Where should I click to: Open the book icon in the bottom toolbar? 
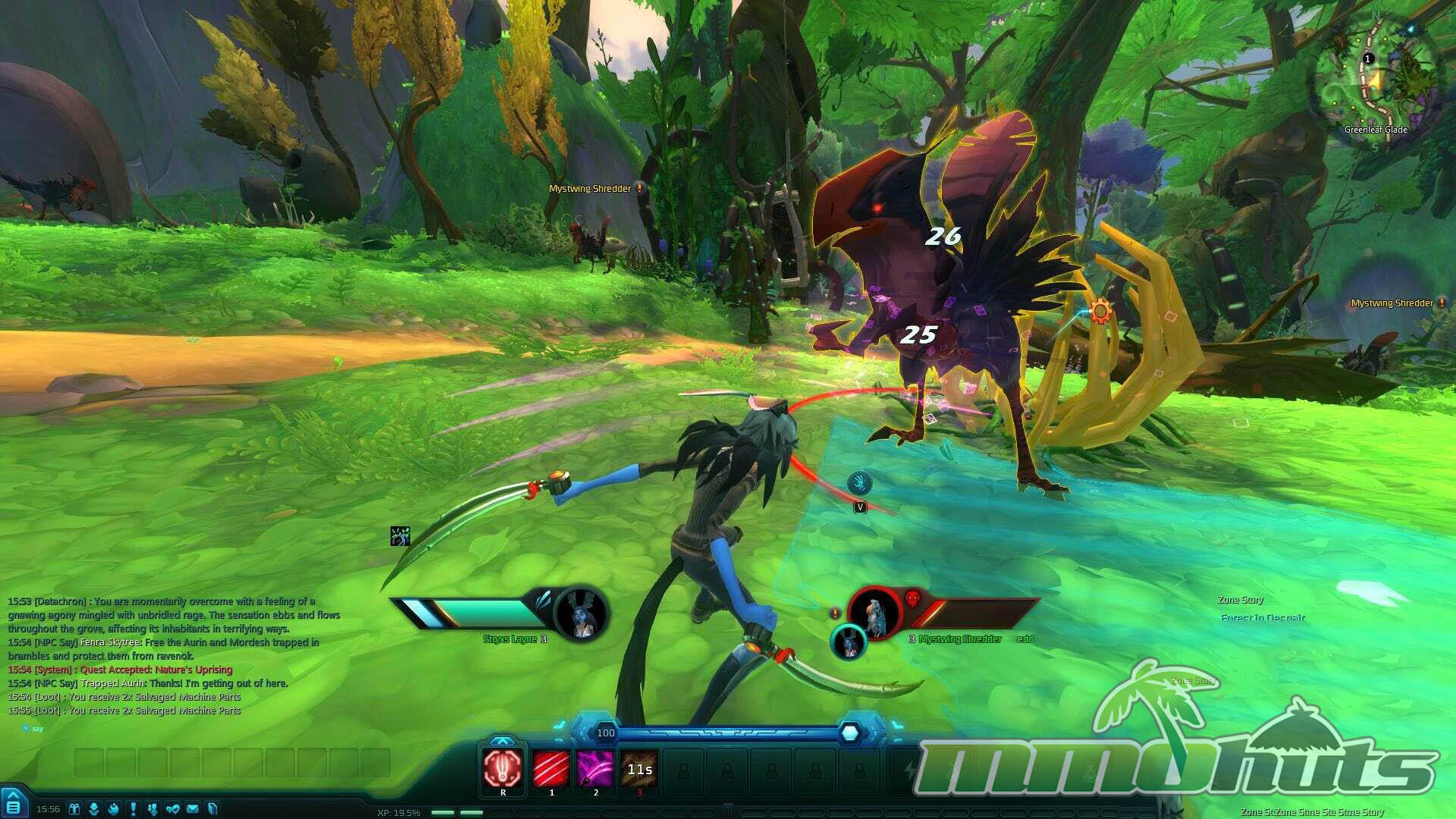click(x=212, y=808)
